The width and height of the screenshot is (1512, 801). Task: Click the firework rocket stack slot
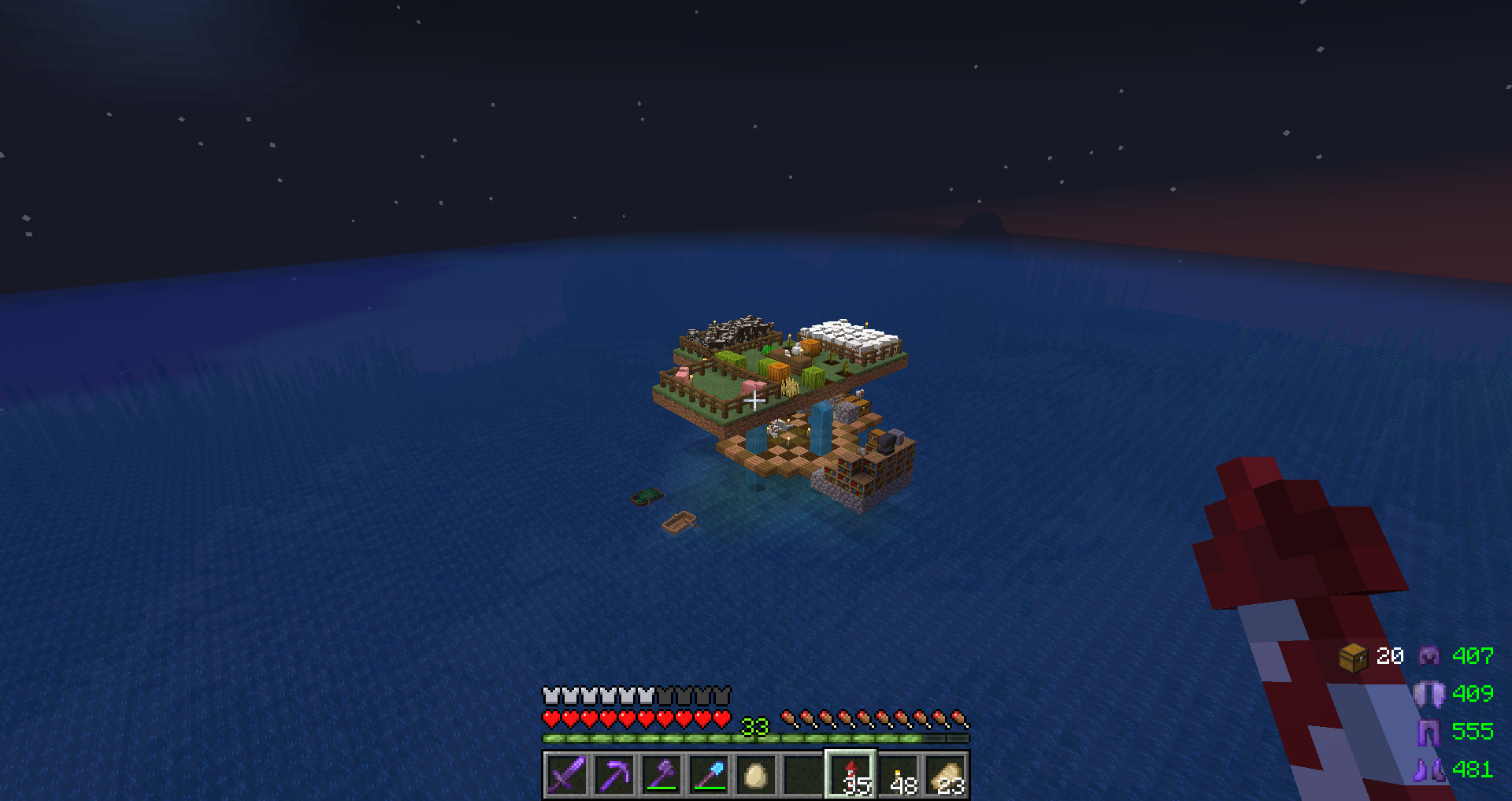[850, 775]
